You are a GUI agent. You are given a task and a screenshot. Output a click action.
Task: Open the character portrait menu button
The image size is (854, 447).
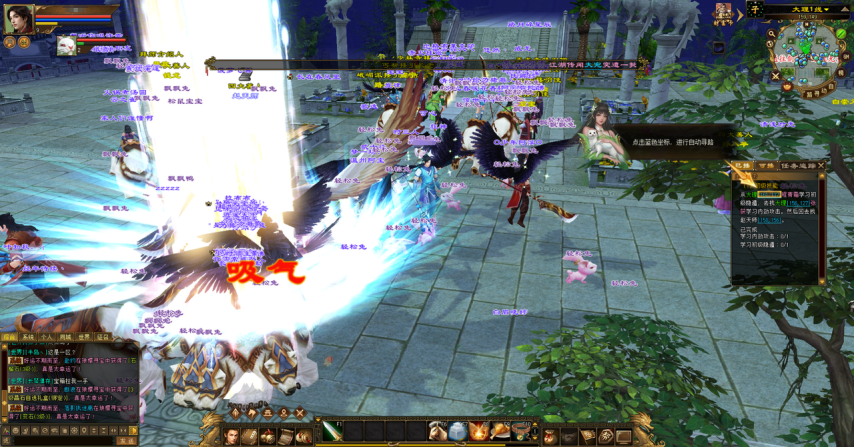click(232, 436)
